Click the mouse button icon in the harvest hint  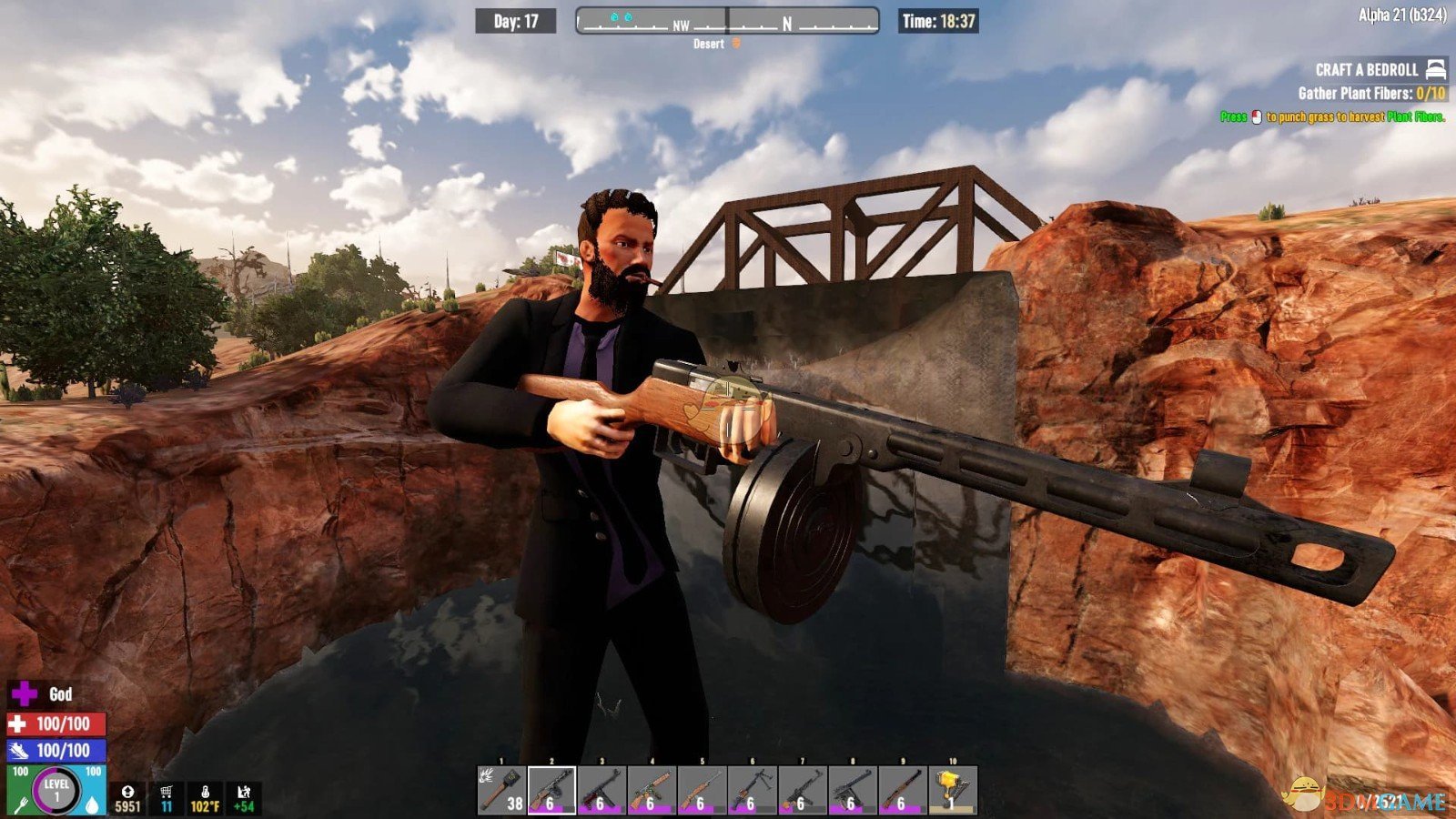1257,116
